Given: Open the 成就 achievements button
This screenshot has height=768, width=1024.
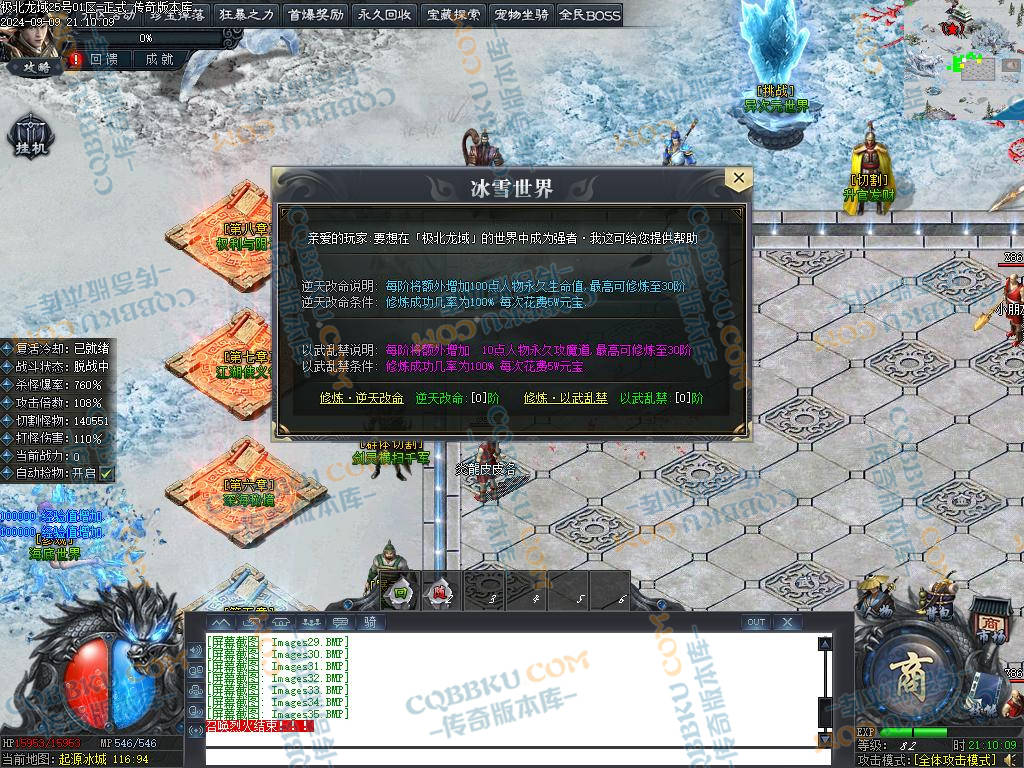Looking at the screenshot, I should tap(159, 60).
